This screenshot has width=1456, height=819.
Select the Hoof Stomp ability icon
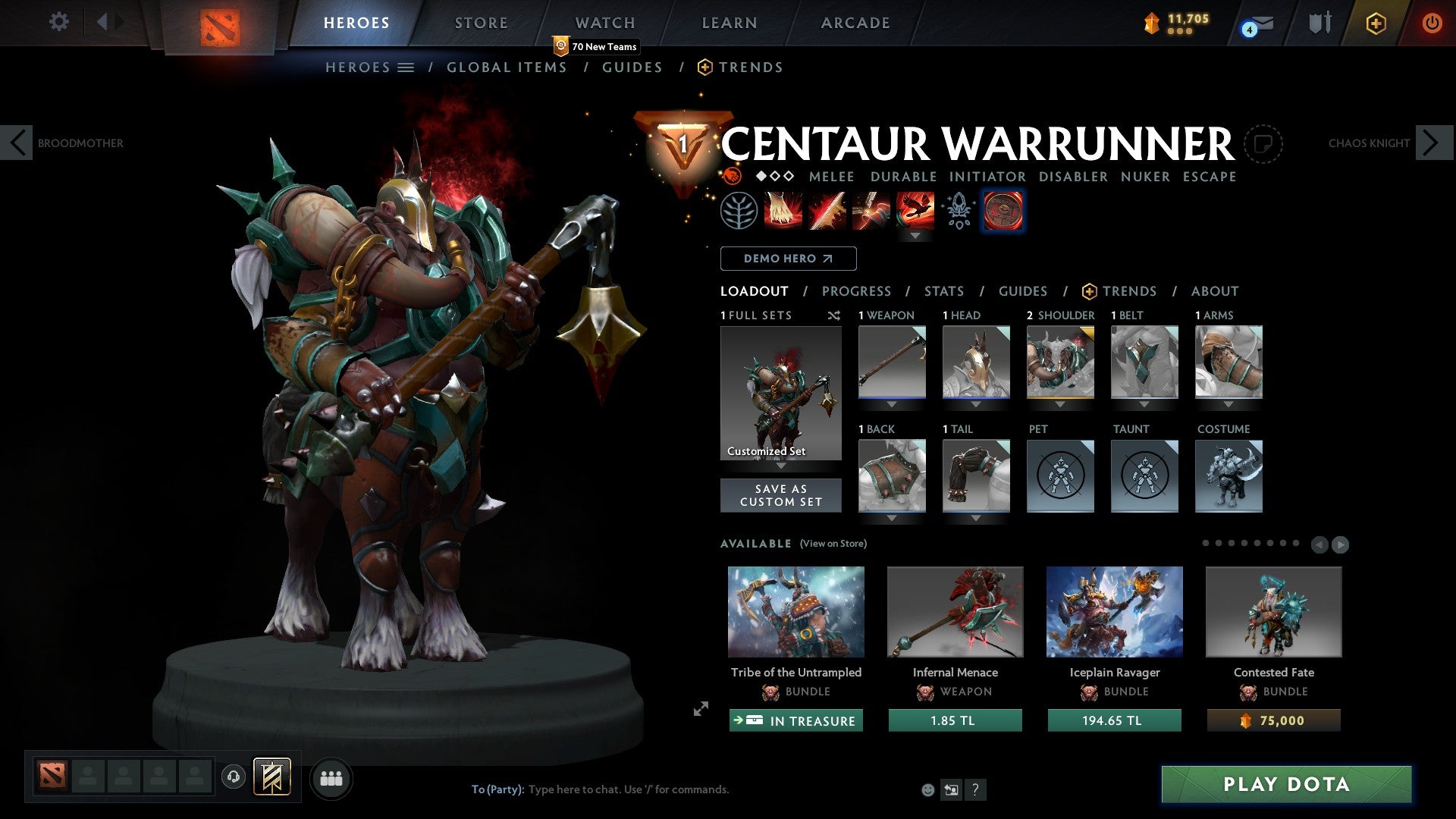coord(782,211)
